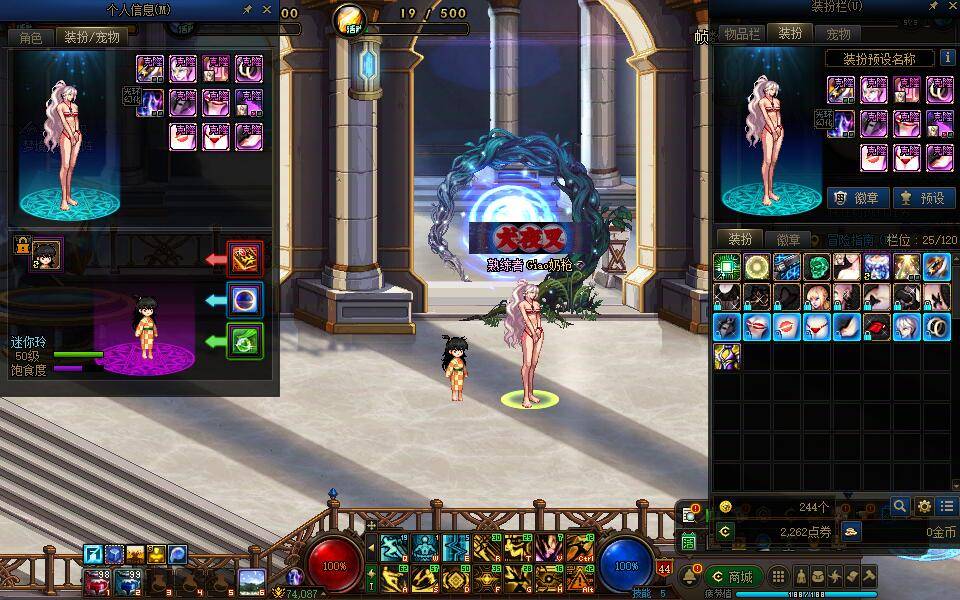Select the green skull avatar item

(818, 267)
